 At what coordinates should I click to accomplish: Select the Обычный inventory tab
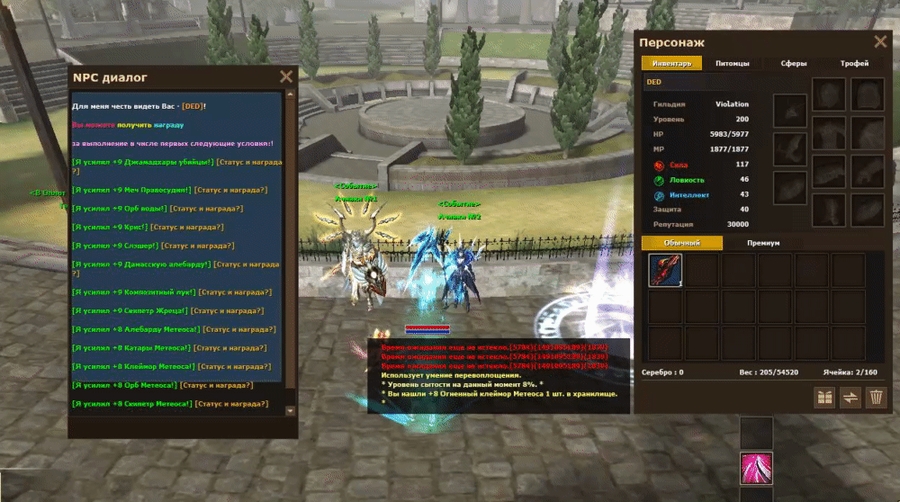[680, 243]
